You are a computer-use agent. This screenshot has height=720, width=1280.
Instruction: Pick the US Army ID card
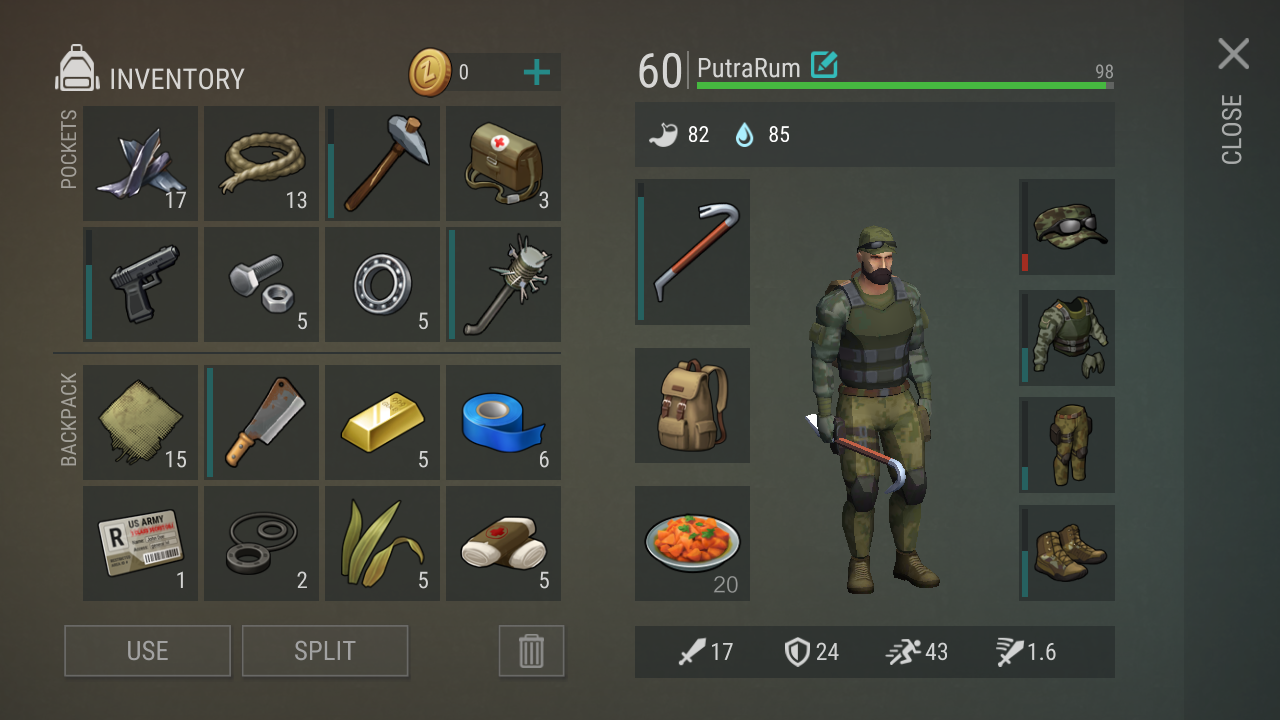[x=141, y=543]
